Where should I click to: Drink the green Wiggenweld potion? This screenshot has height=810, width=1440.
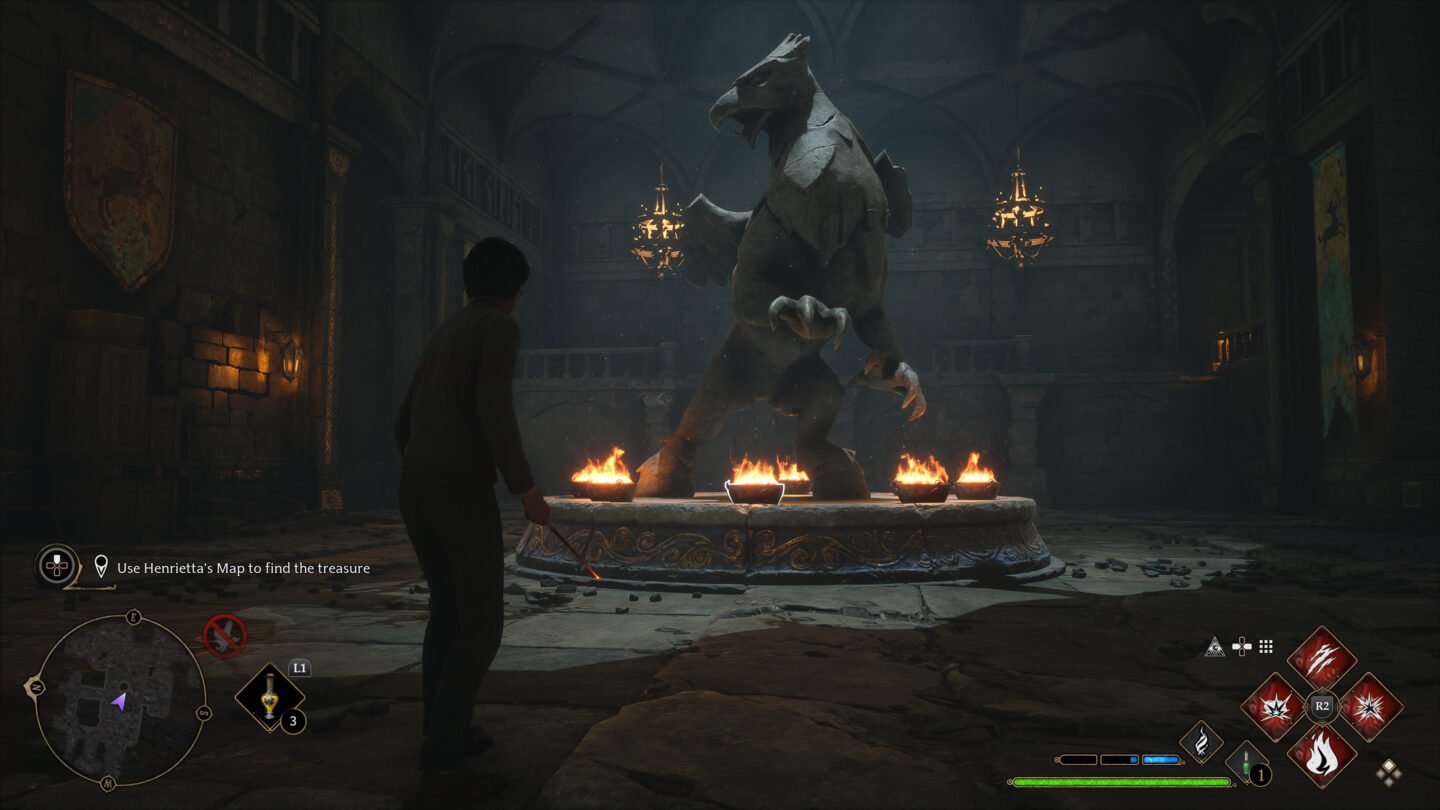(x=1247, y=762)
